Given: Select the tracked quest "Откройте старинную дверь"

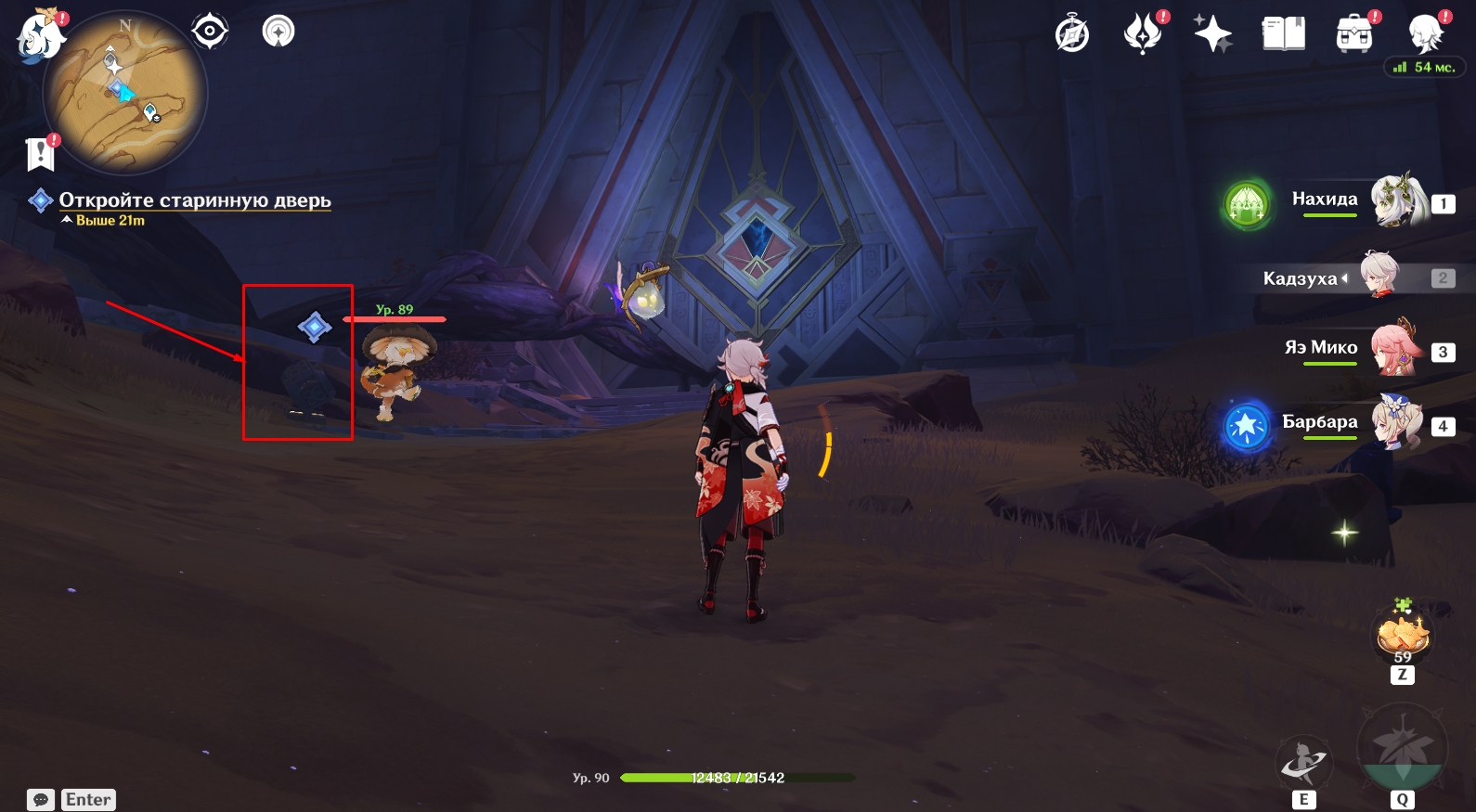Looking at the screenshot, I should 195,200.
